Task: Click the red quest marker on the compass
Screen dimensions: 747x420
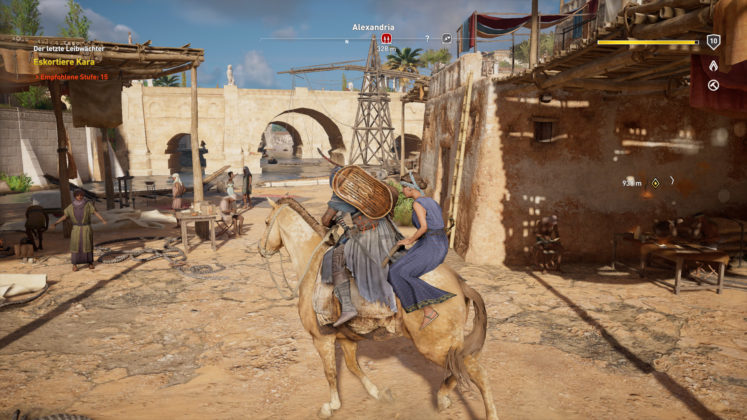Action: pos(386,38)
